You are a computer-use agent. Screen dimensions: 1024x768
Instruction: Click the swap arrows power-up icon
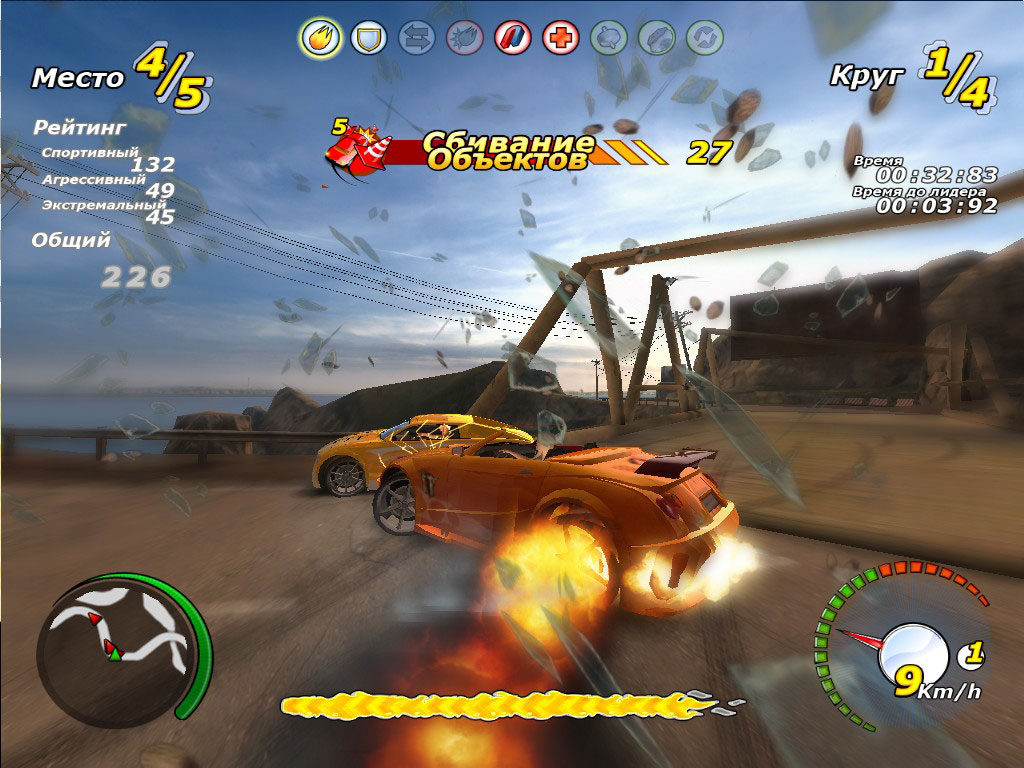pos(416,39)
